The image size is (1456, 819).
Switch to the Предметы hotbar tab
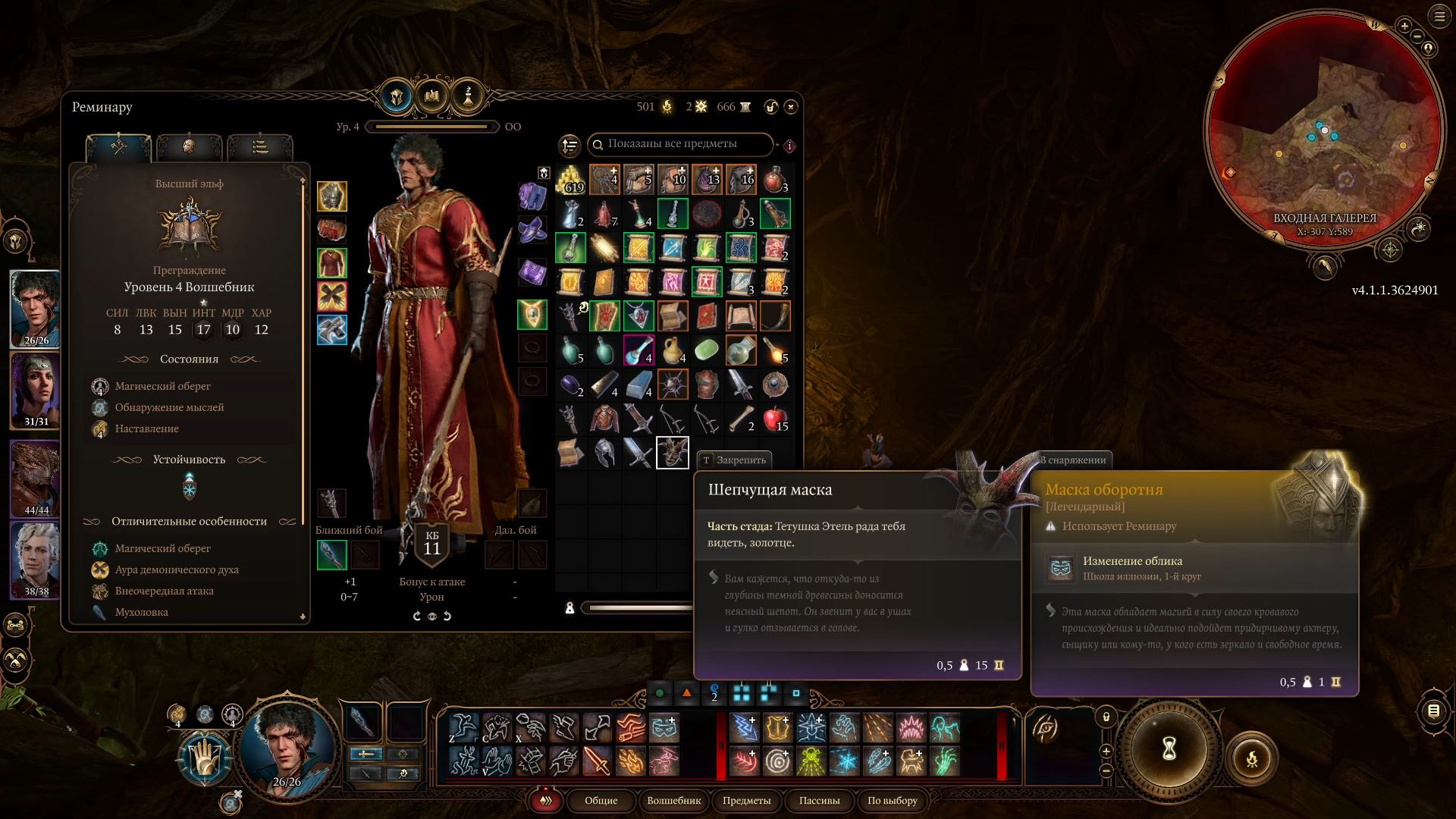(746, 800)
